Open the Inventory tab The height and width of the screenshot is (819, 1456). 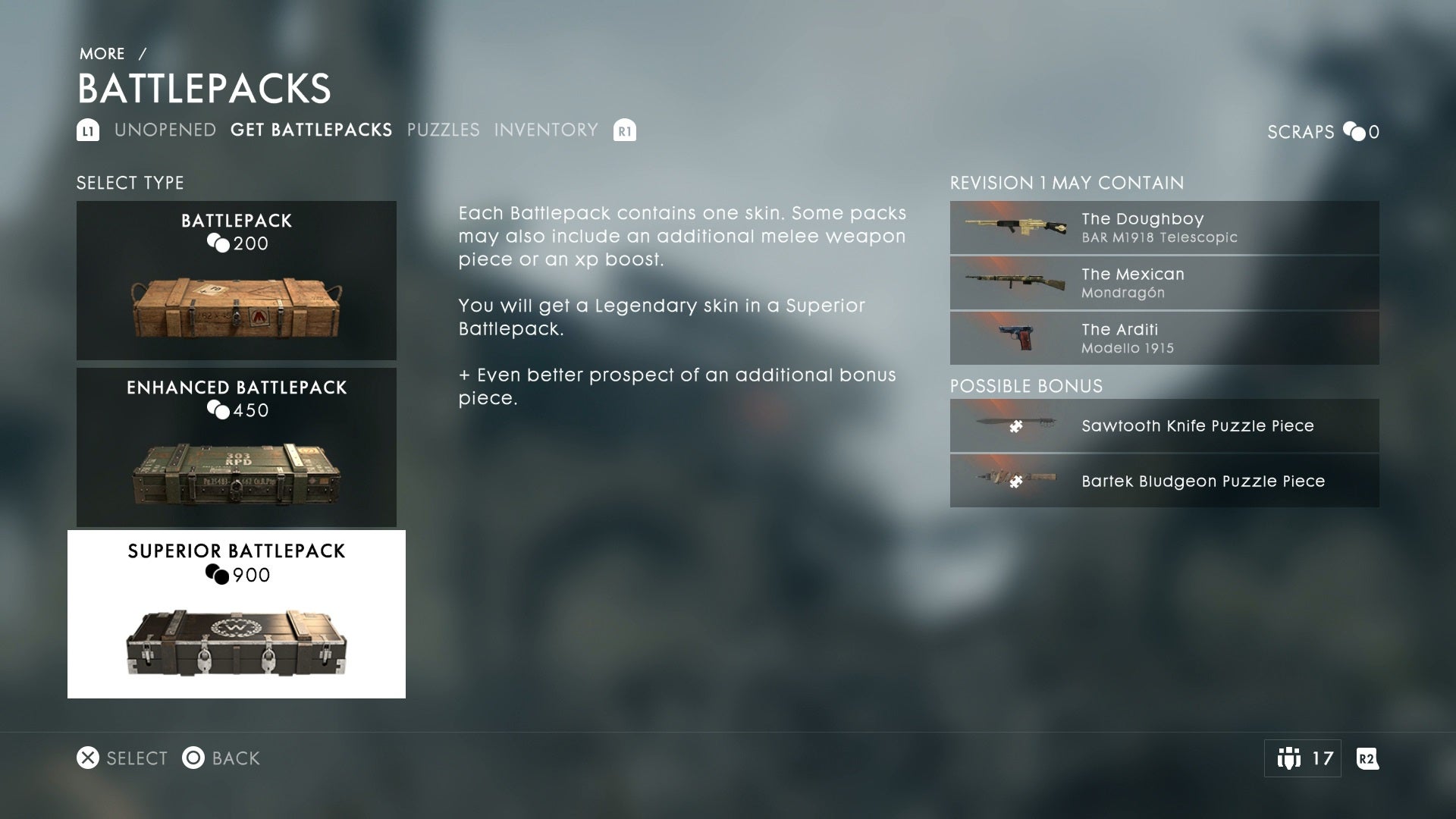pyautogui.click(x=544, y=130)
